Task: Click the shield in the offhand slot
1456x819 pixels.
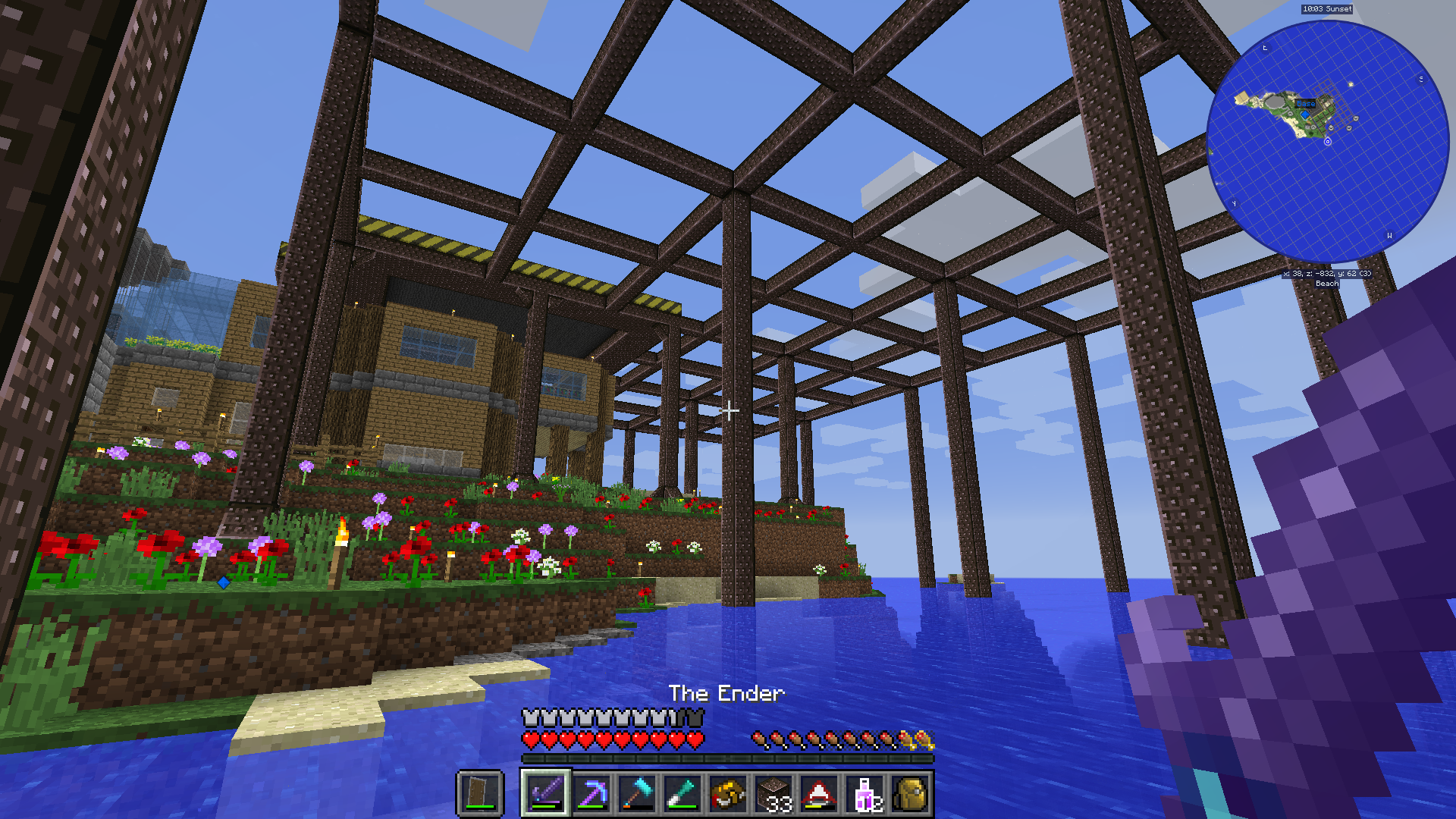Action: click(x=480, y=793)
